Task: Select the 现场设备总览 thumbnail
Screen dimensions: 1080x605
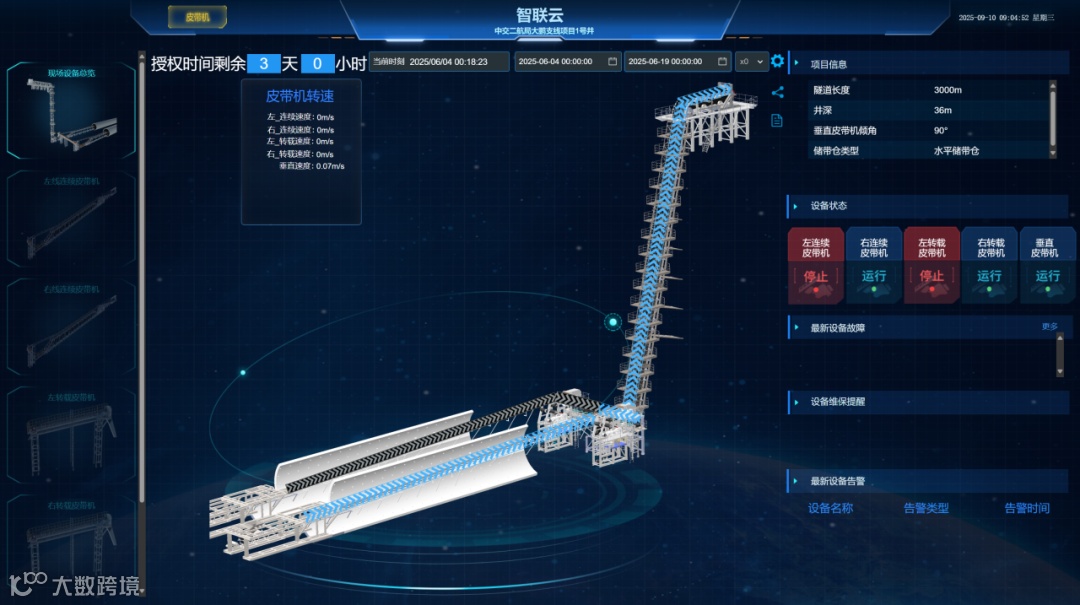Action: [72, 110]
